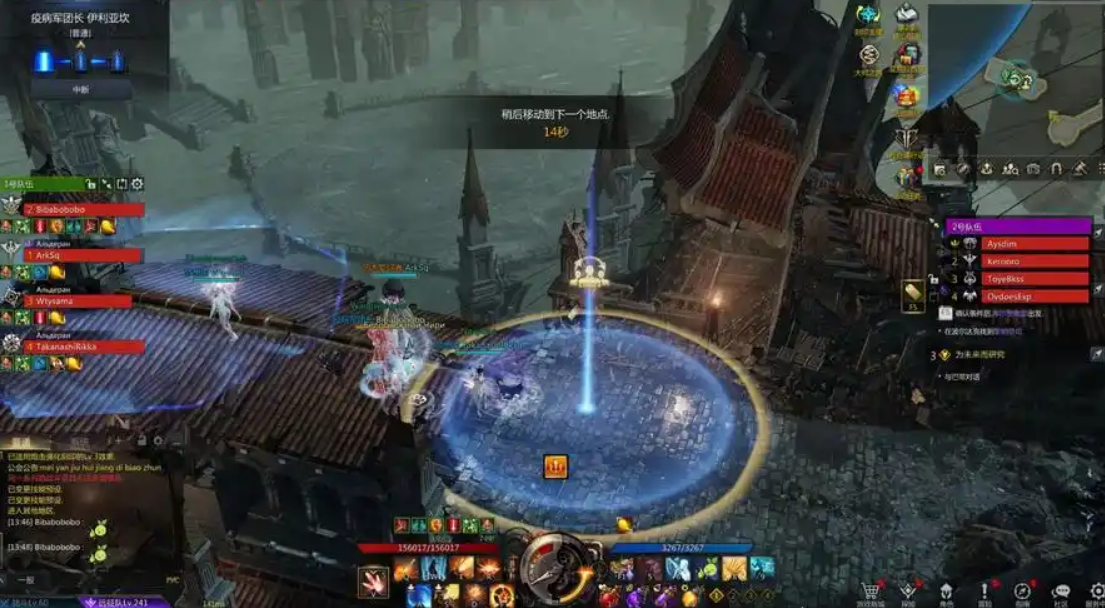Open the chat bubble community menu
1105x608 pixels.
pyautogui.click(x=1061, y=592)
